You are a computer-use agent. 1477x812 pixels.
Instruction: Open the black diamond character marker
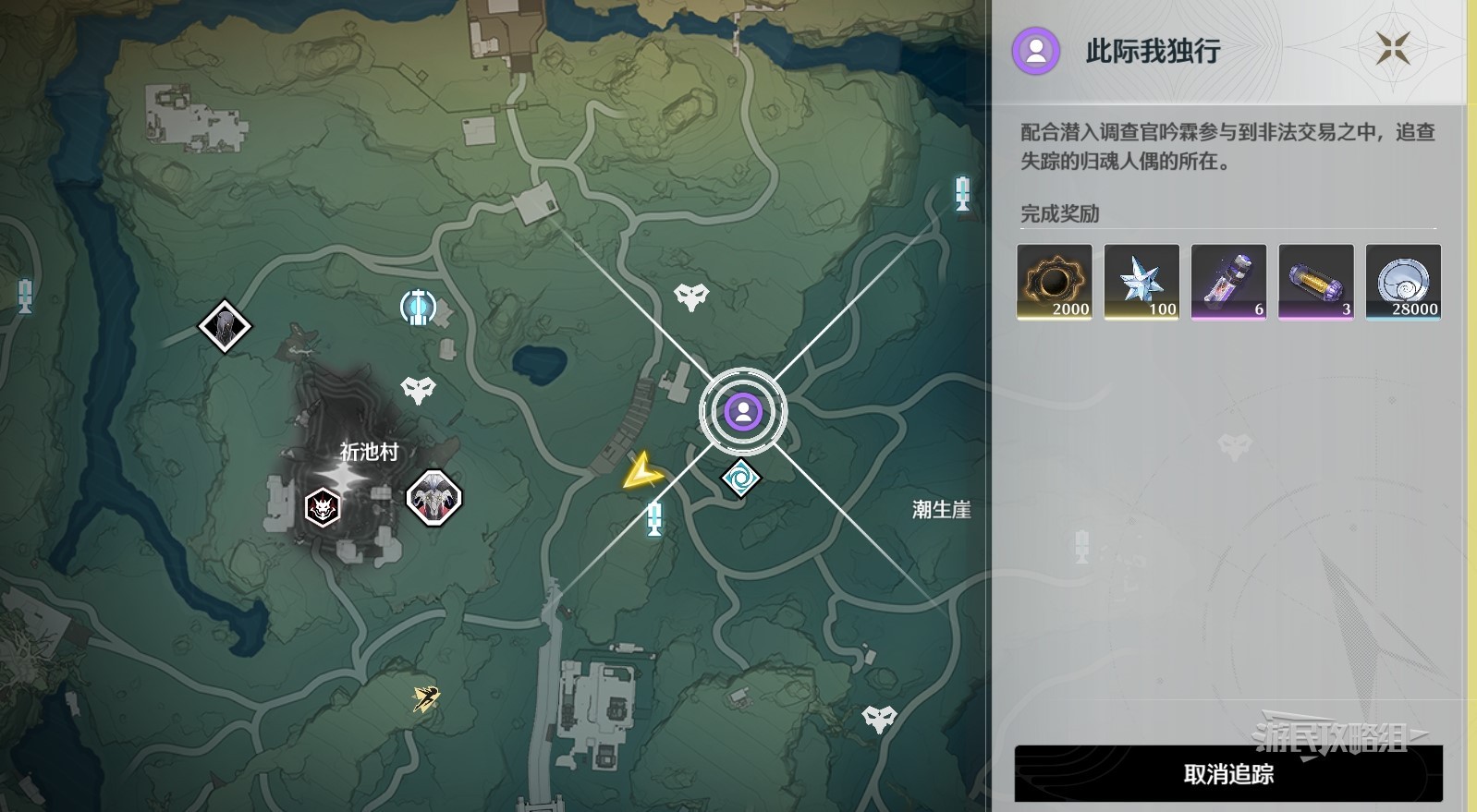(x=225, y=326)
